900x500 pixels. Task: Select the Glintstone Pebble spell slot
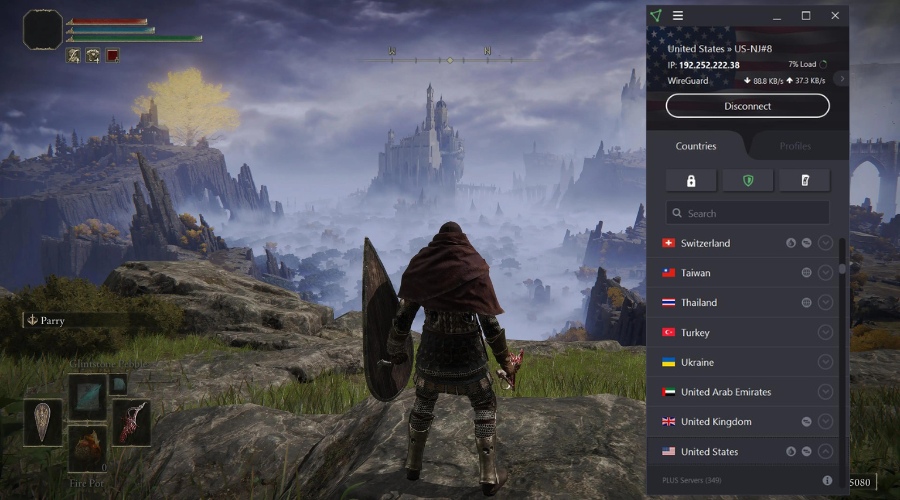87,395
